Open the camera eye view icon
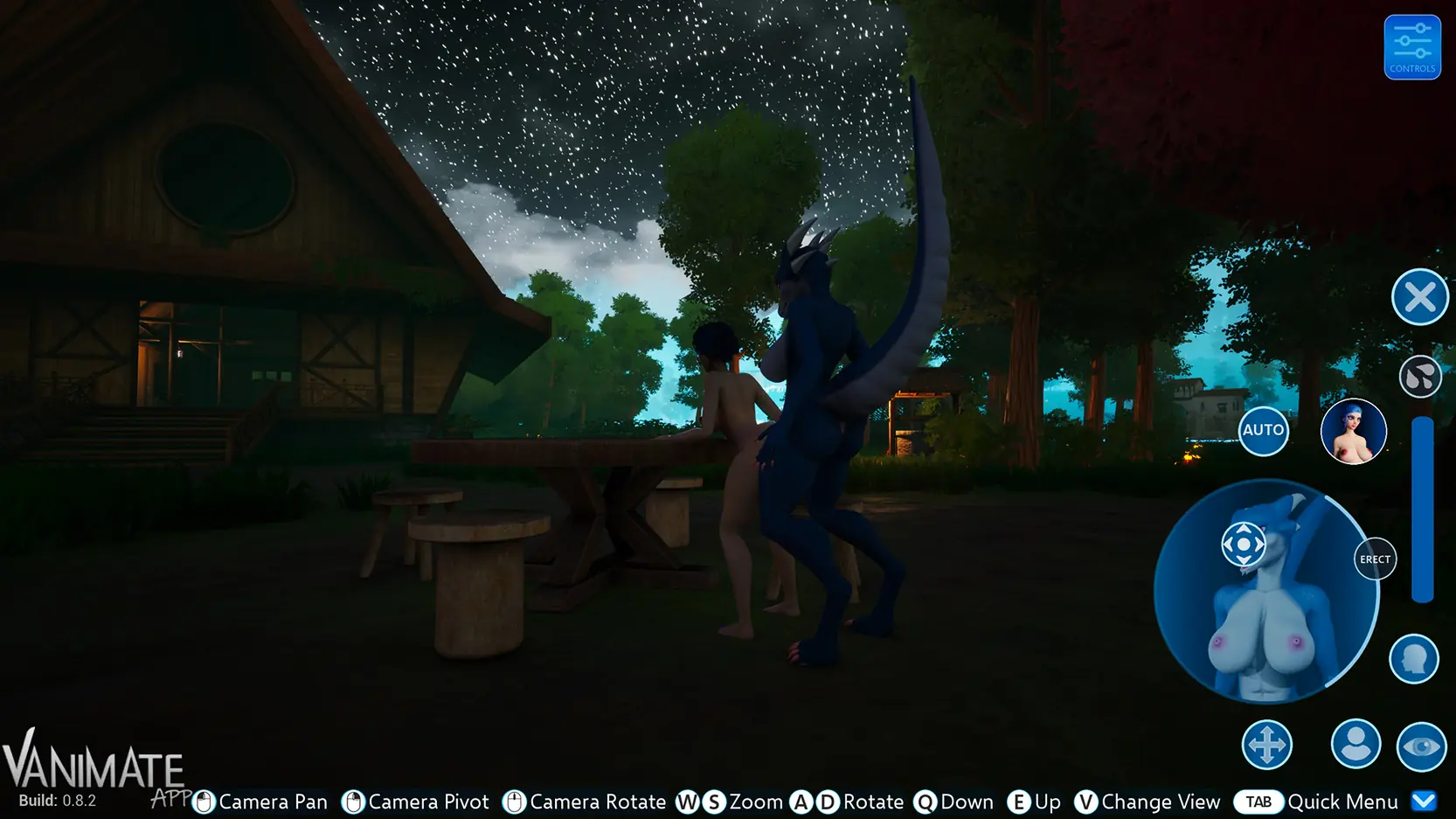Image resolution: width=1456 pixels, height=819 pixels. pyautogui.click(x=1420, y=744)
